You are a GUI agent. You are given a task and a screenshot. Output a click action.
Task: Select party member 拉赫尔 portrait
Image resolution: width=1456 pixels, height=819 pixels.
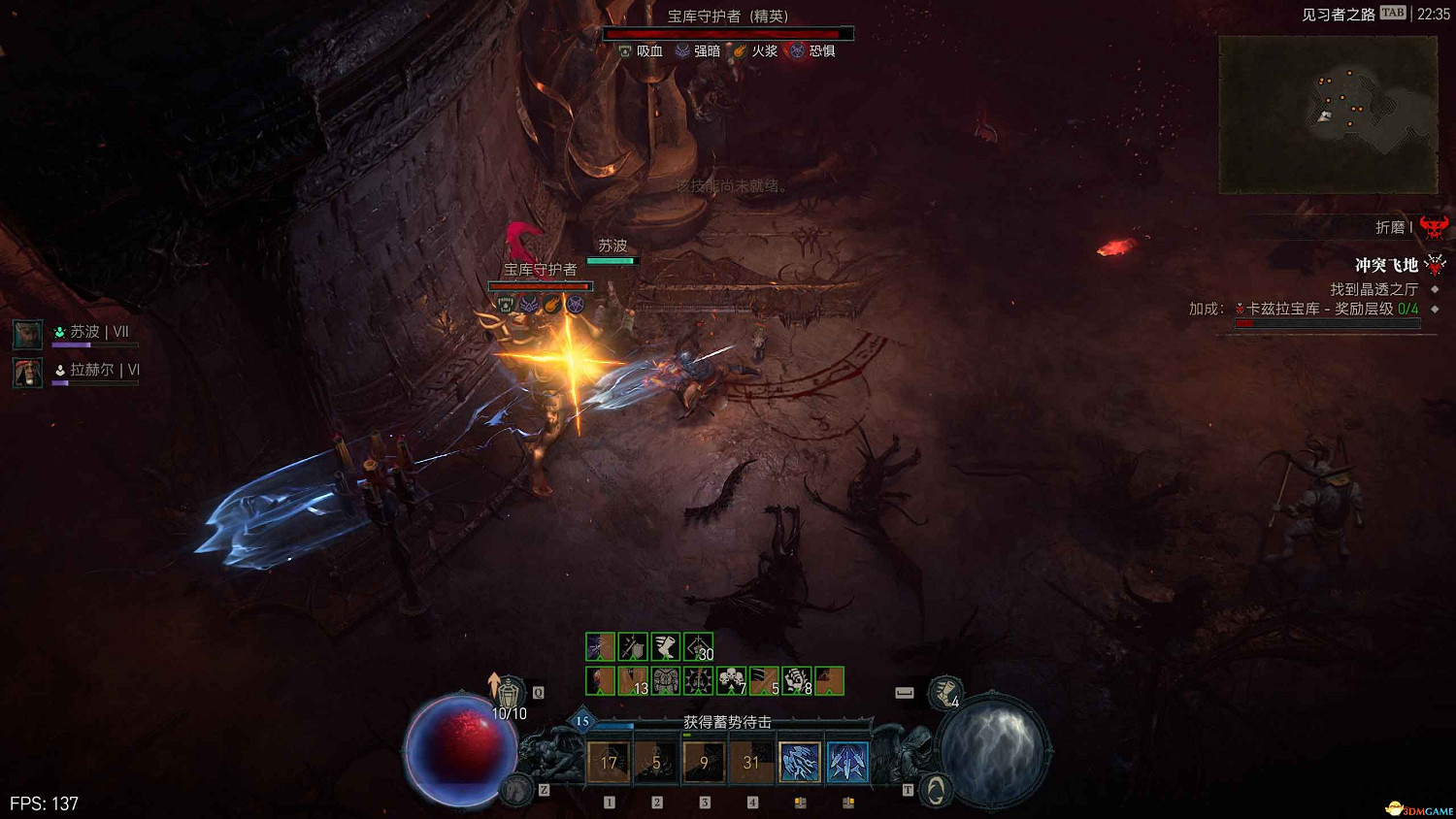(x=27, y=373)
